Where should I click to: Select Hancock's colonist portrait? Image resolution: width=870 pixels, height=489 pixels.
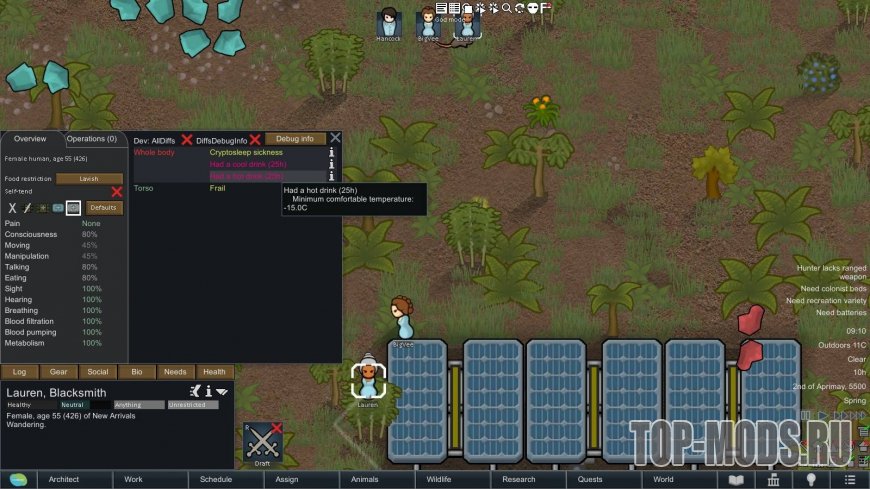pyautogui.click(x=388, y=23)
